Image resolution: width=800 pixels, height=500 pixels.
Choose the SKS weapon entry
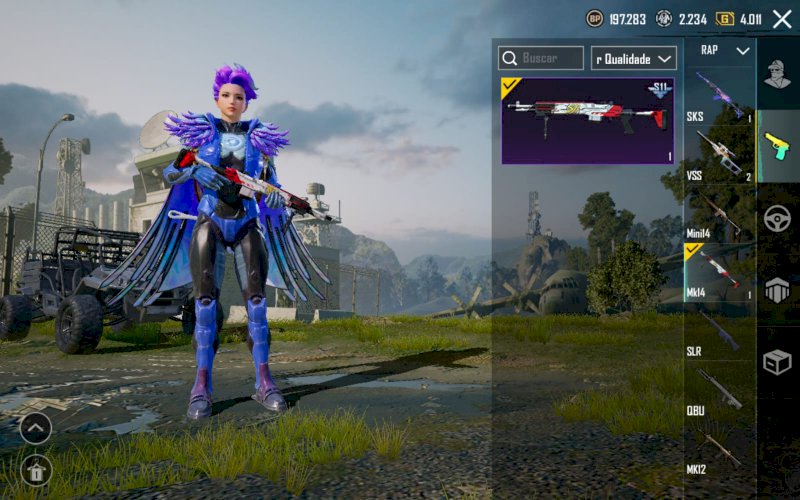pos(719,96)
